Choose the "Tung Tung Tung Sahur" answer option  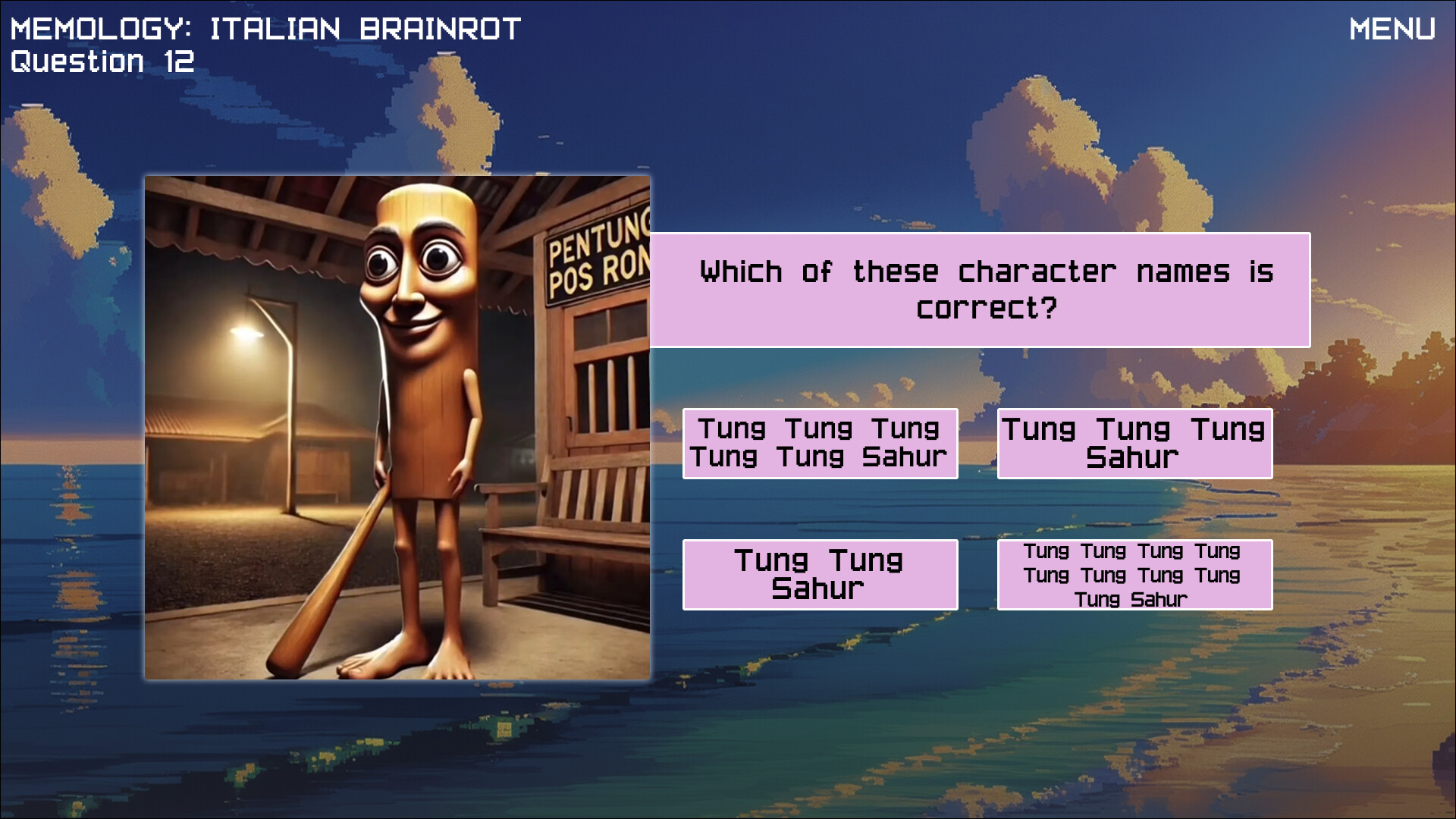point(1134,443)
